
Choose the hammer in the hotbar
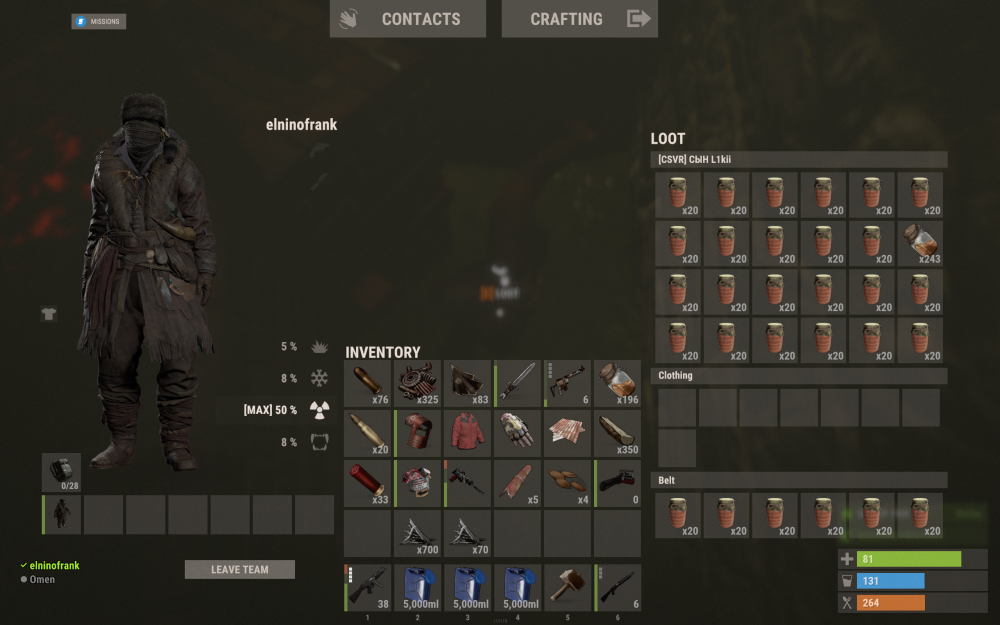coord(567,588)
